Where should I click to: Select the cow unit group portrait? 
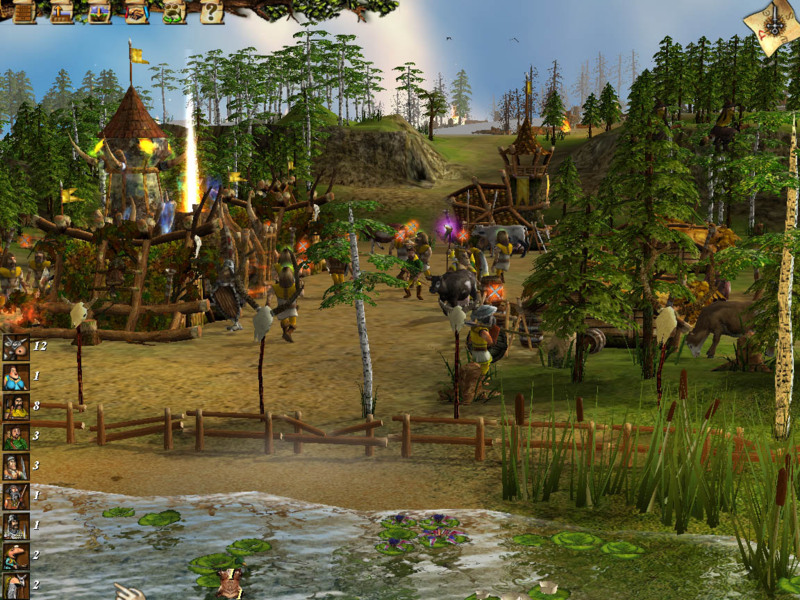point(15,348)
